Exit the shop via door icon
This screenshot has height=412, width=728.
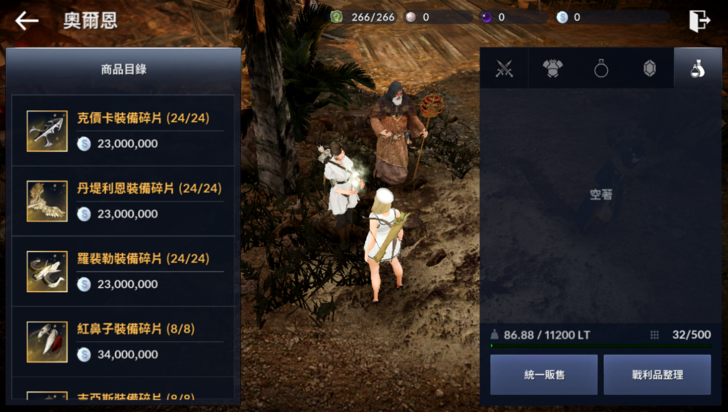coord(698,20)
